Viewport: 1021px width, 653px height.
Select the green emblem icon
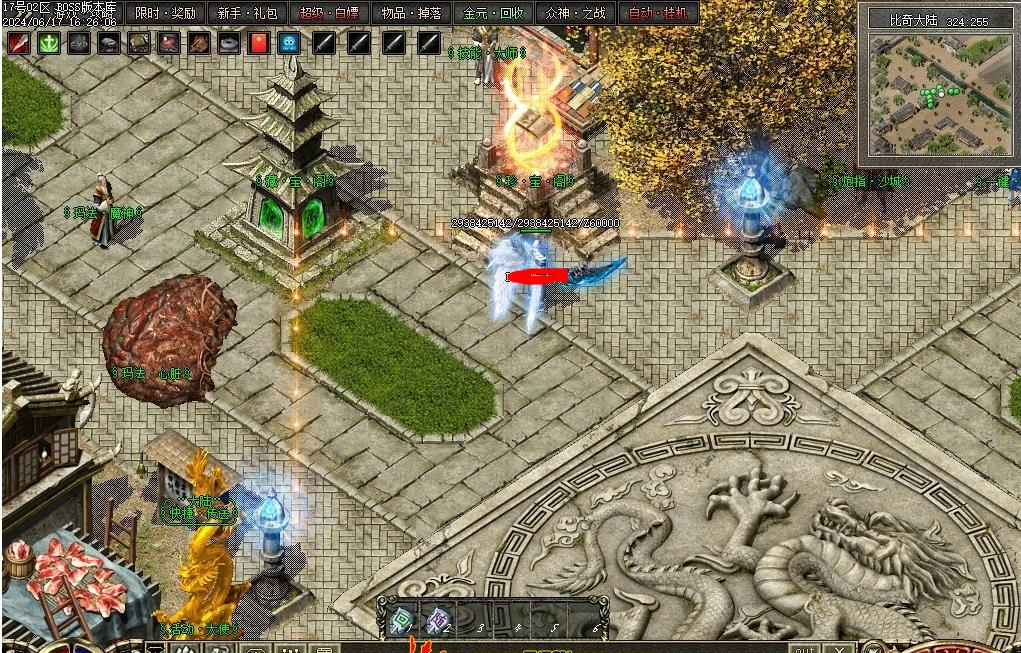(49, 43)
